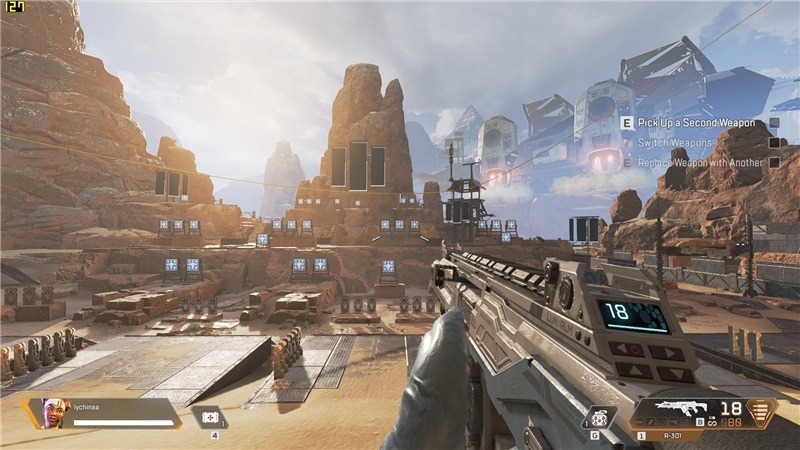The width and height of the screenshot is (800, 450).
Task: Activate the ultimate ability icon
Action: (762, 411)
